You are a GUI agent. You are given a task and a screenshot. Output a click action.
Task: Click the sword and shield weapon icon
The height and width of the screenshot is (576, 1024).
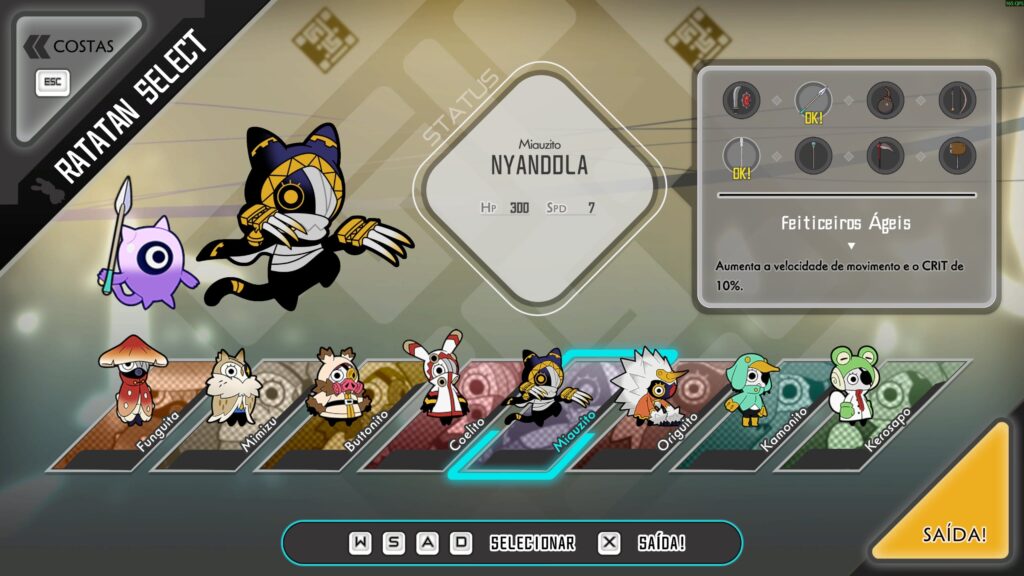click(x=741, y=100)
